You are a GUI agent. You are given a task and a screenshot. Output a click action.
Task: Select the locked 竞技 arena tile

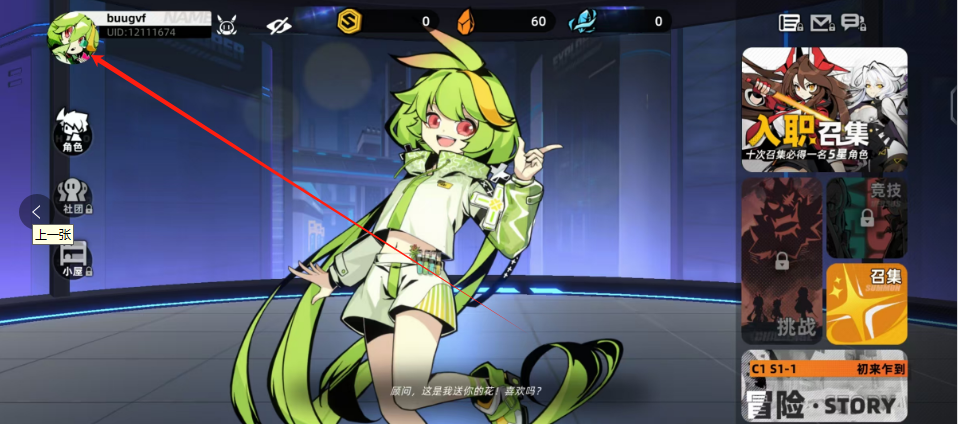(x=866, y=218)
